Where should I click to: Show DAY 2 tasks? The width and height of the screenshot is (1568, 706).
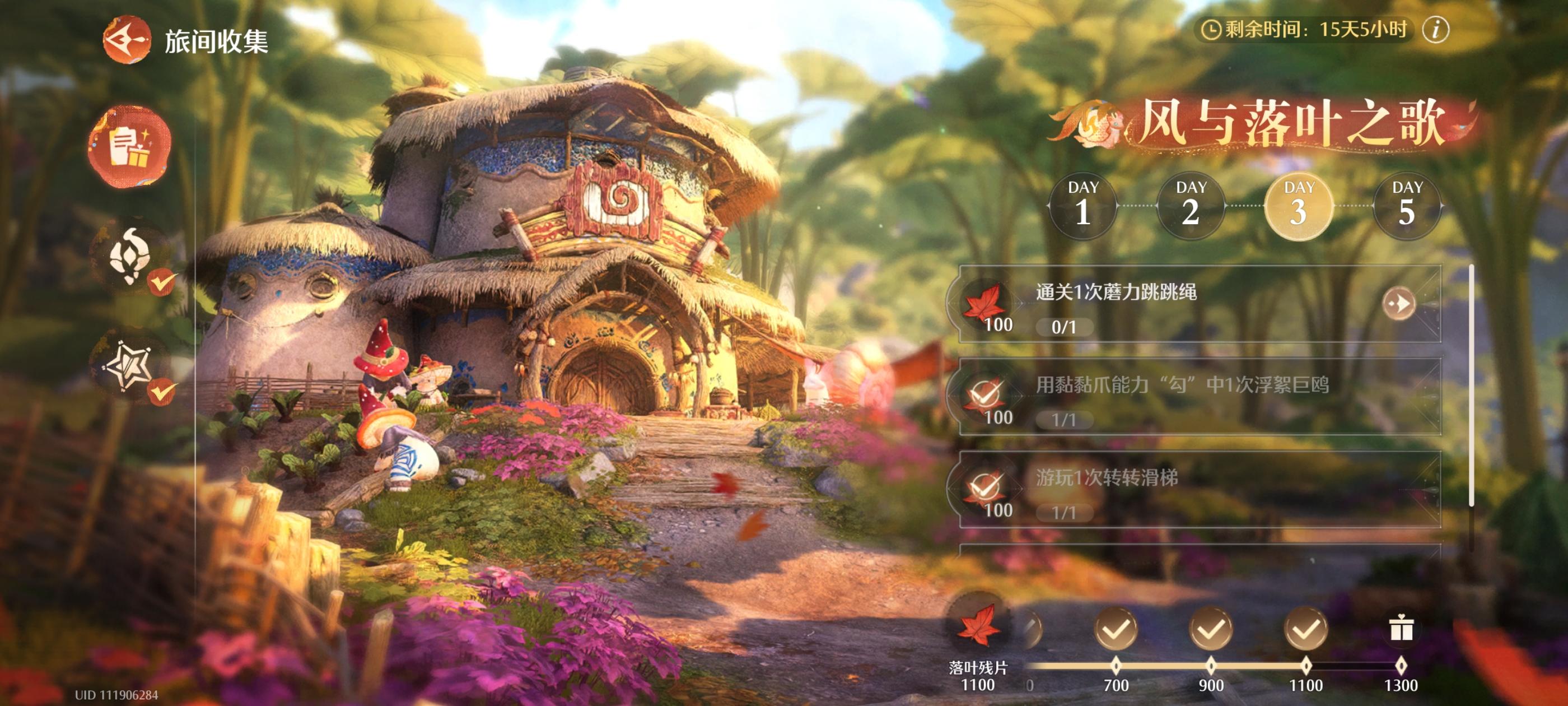pyautogui.click(x=1191, y=205)
